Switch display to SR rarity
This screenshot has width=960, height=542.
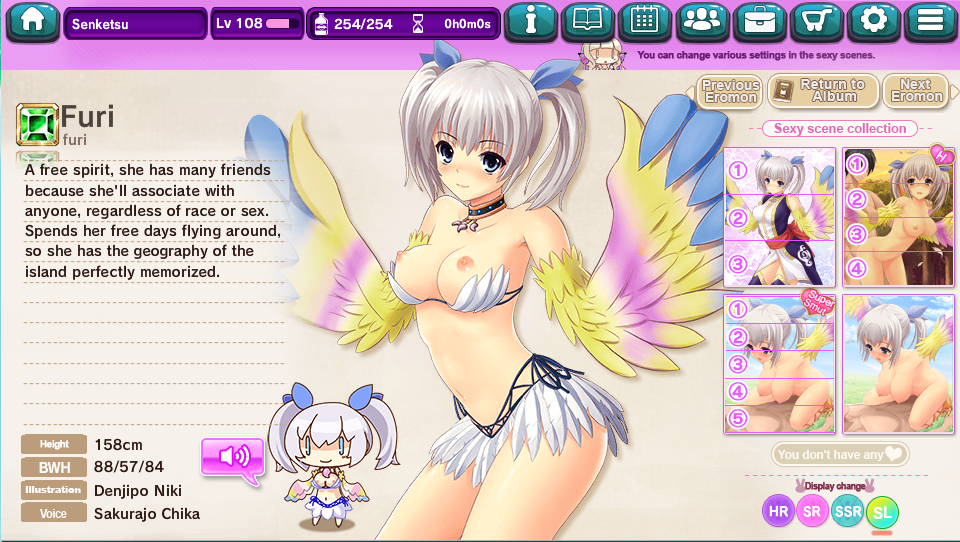(x=813, y=512)
